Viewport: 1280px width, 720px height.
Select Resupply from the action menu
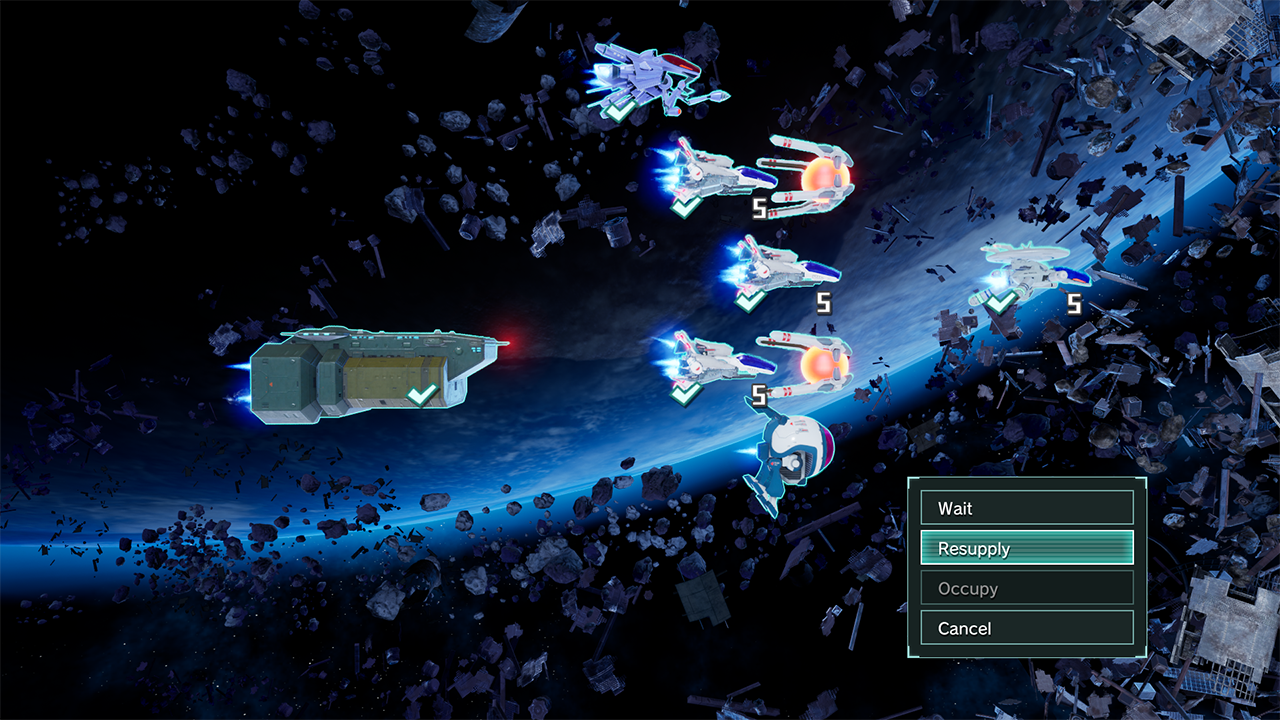pyautogui.click(x=1027, y=548)
